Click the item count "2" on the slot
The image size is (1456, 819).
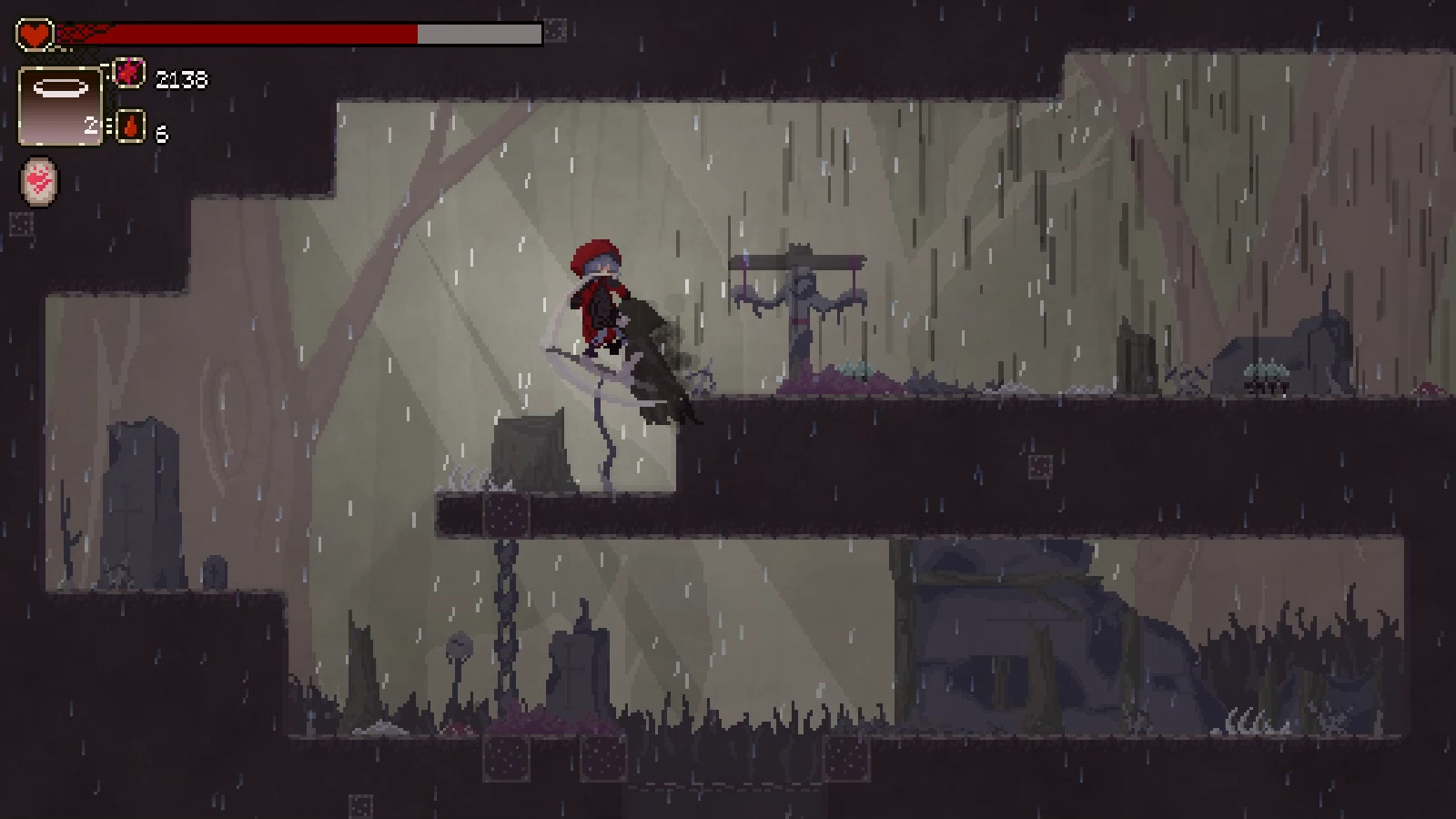point(93,127)
